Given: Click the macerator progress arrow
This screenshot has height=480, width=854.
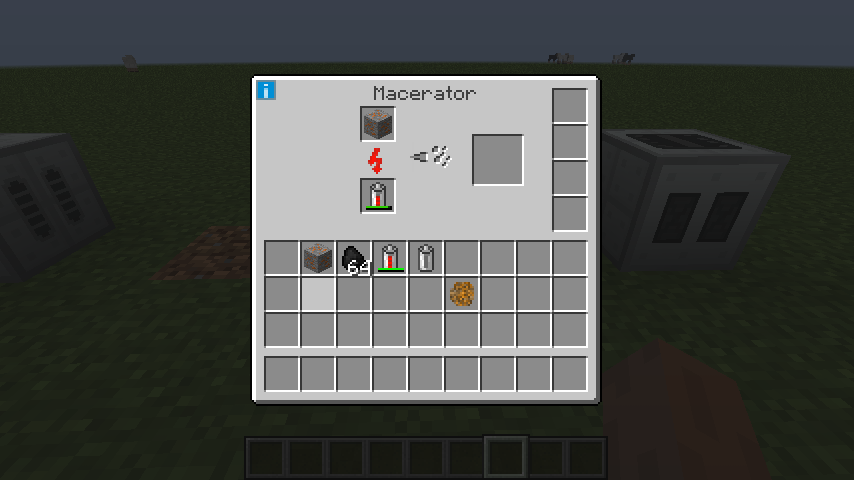Looking at the screenshot, I should pos(432,156).
